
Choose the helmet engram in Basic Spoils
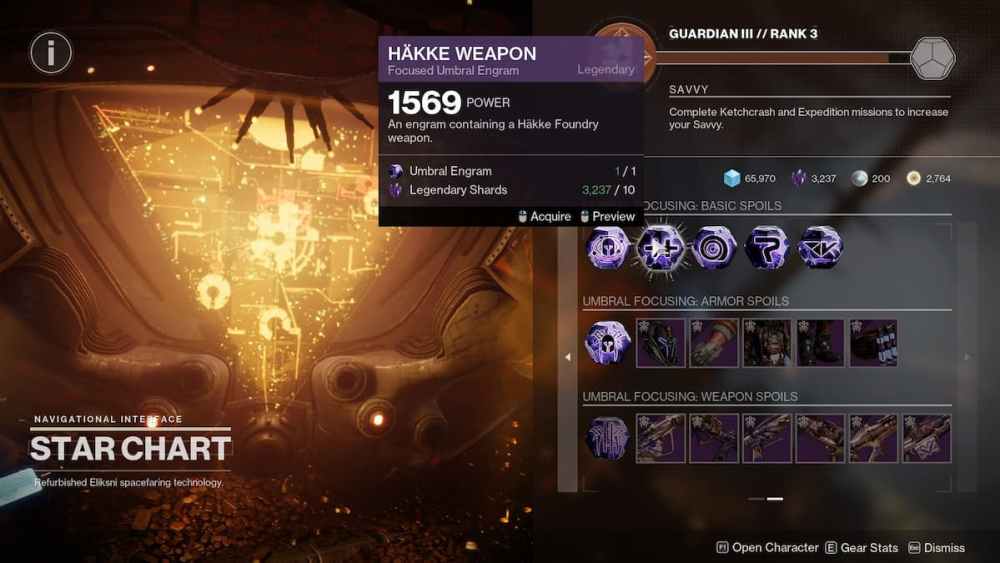coord(607,247)
